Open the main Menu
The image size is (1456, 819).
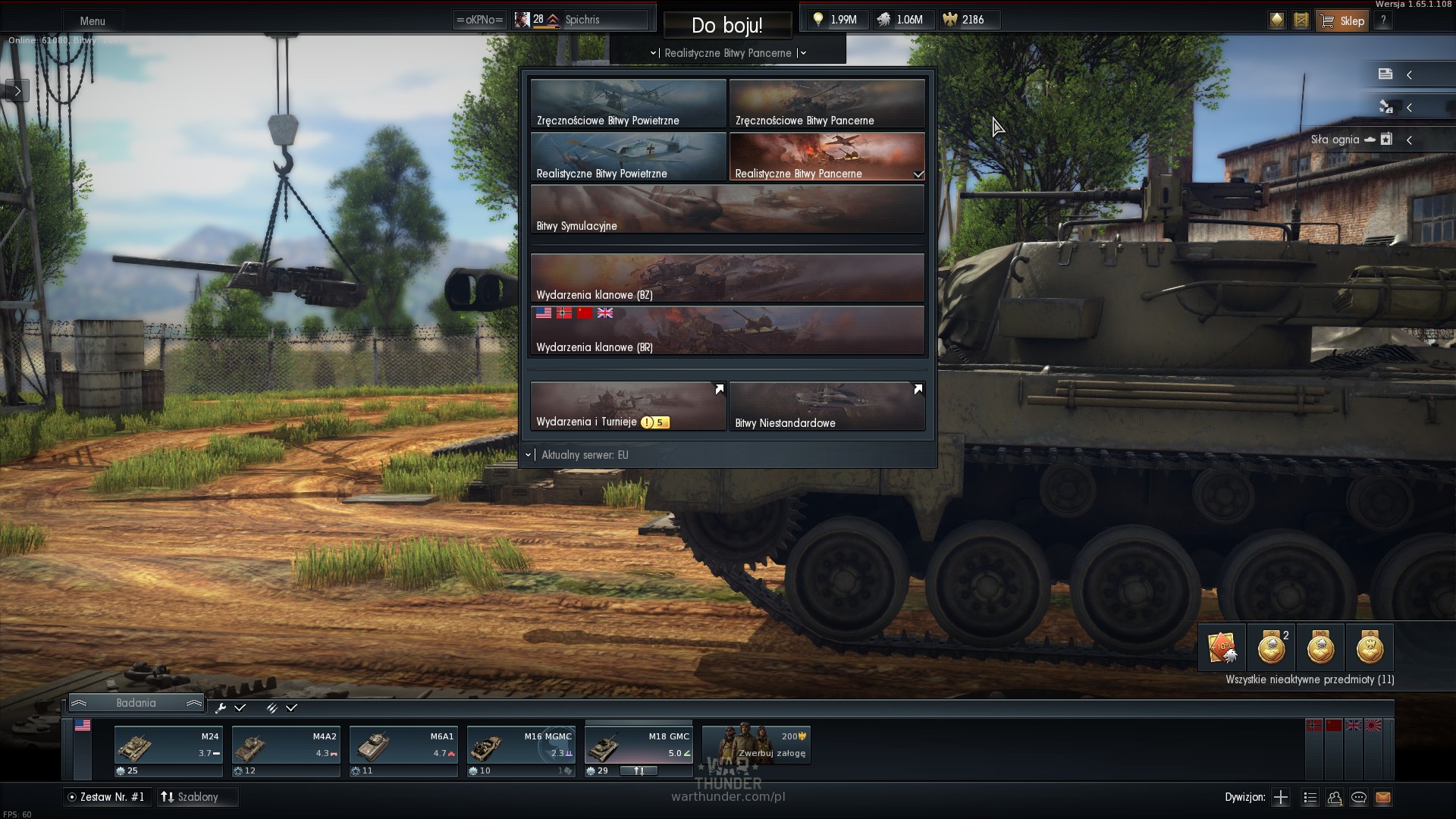[93, 21]
